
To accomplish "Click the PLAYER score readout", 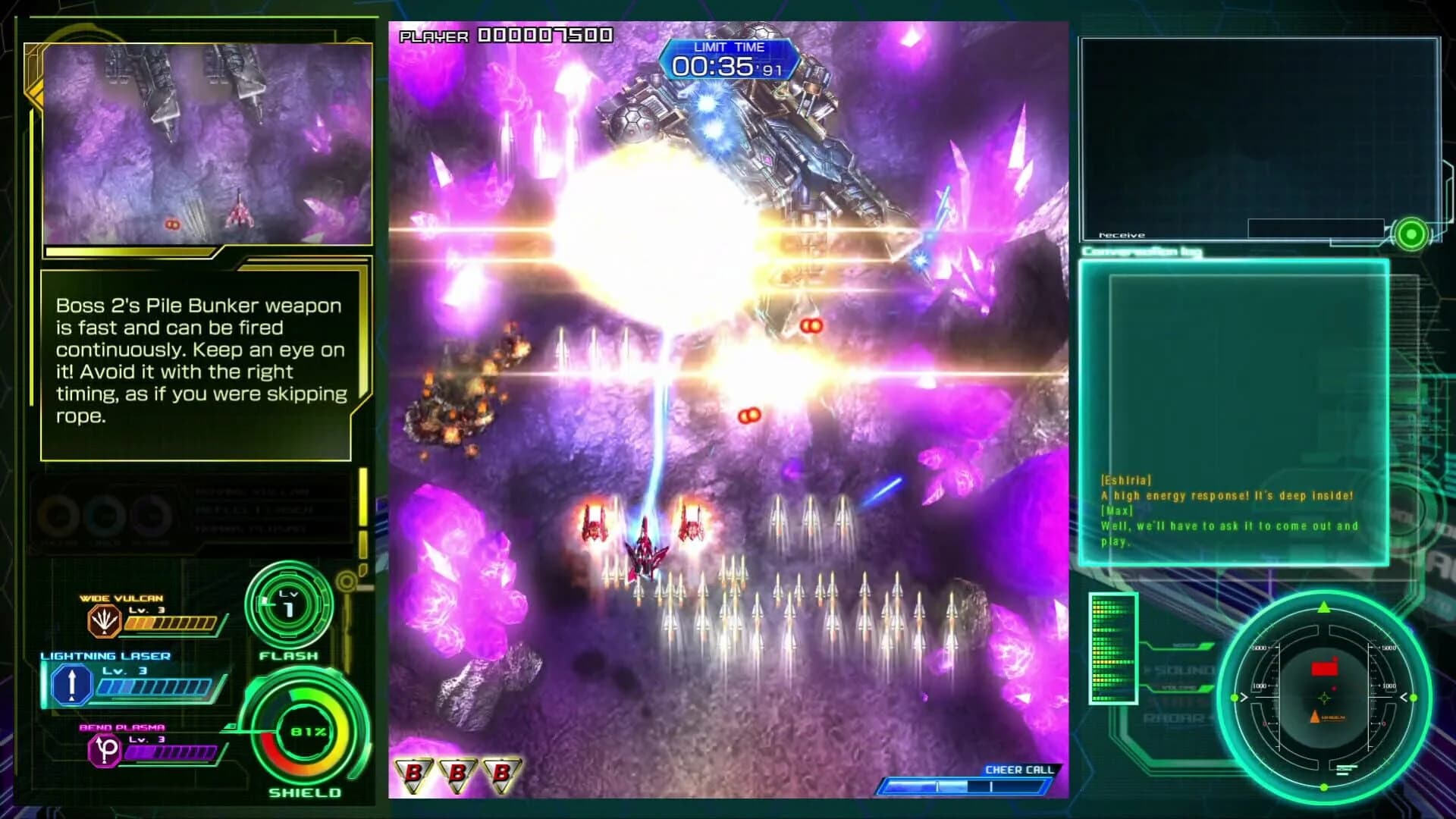I will (x=504, y=35).
